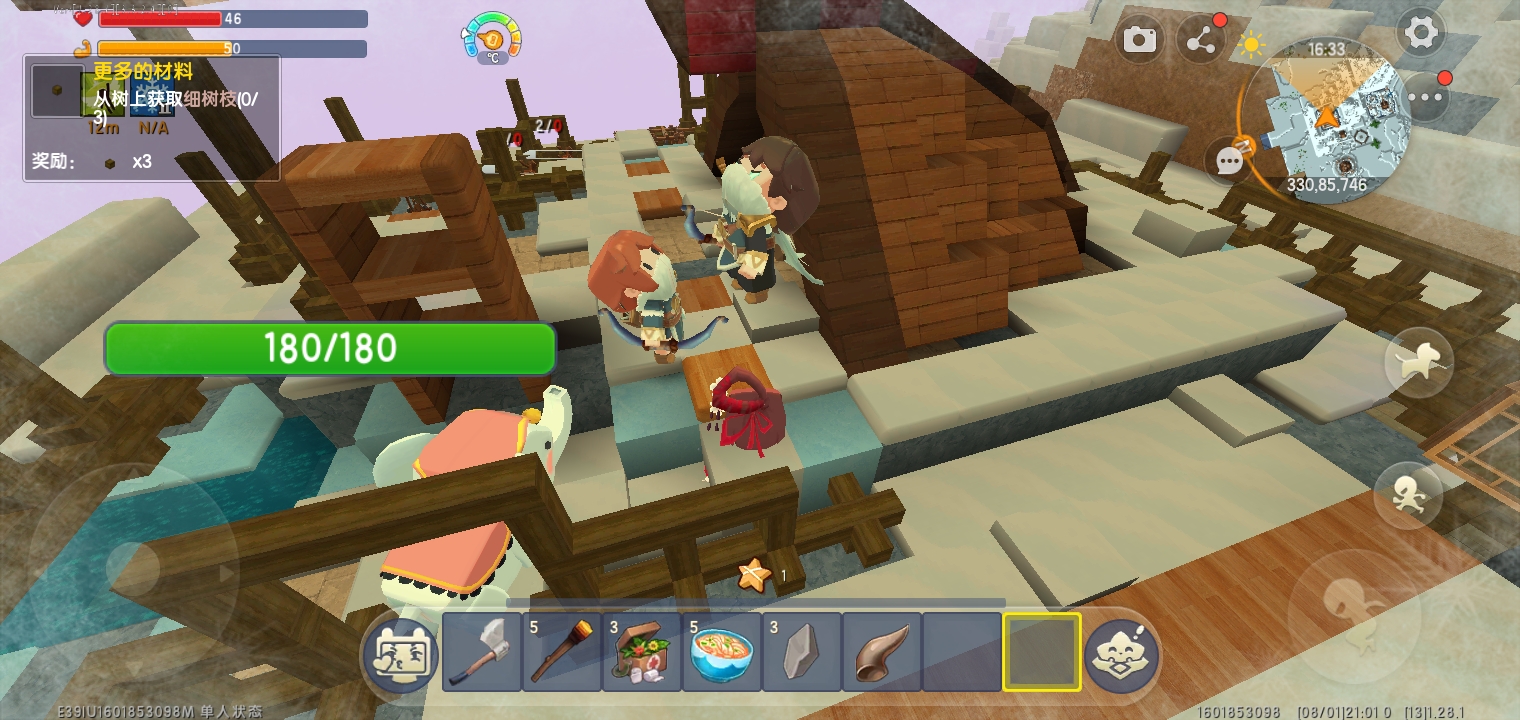Tap the running figure sprint button
Screen dimensions: 1520x720
tap(1408, 495)
